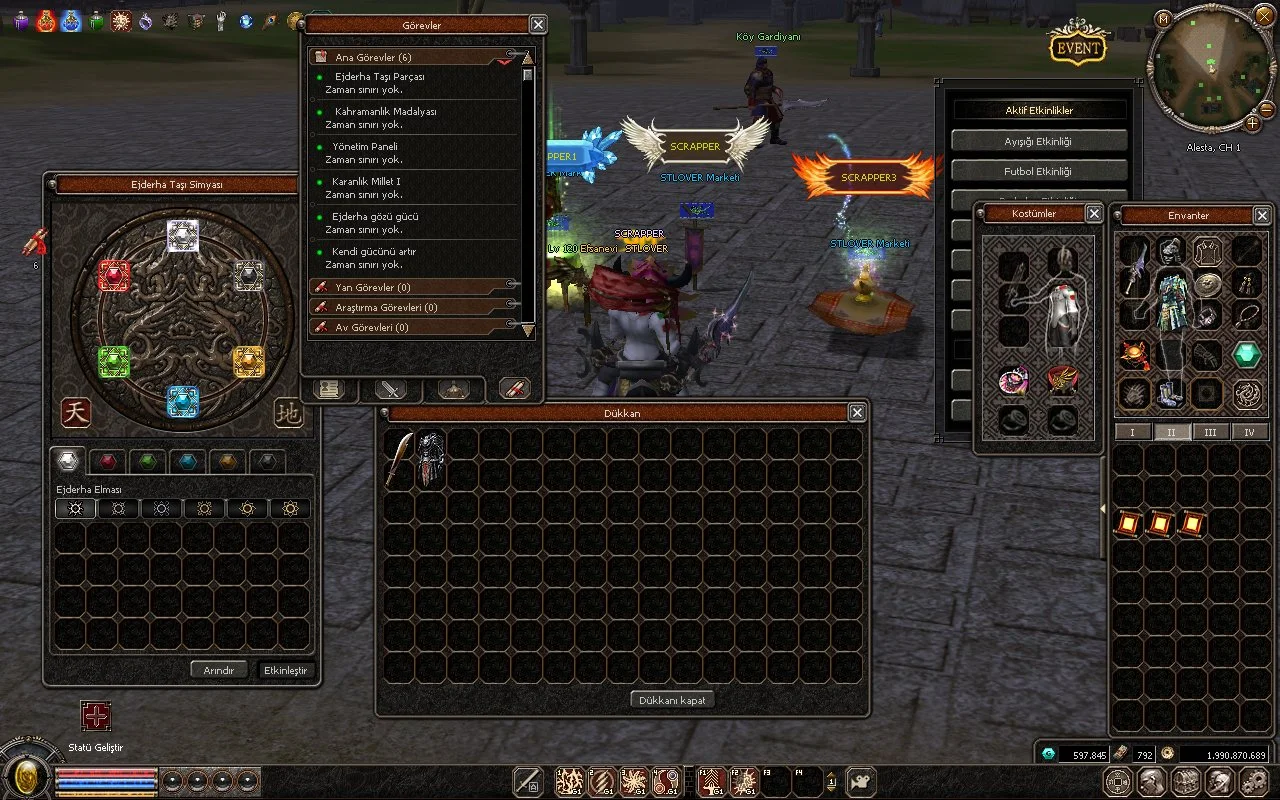This screenshot has height=800, width=1280.
Task: Select the blue dragon stone in the wheel
Action: pos(183,401)
